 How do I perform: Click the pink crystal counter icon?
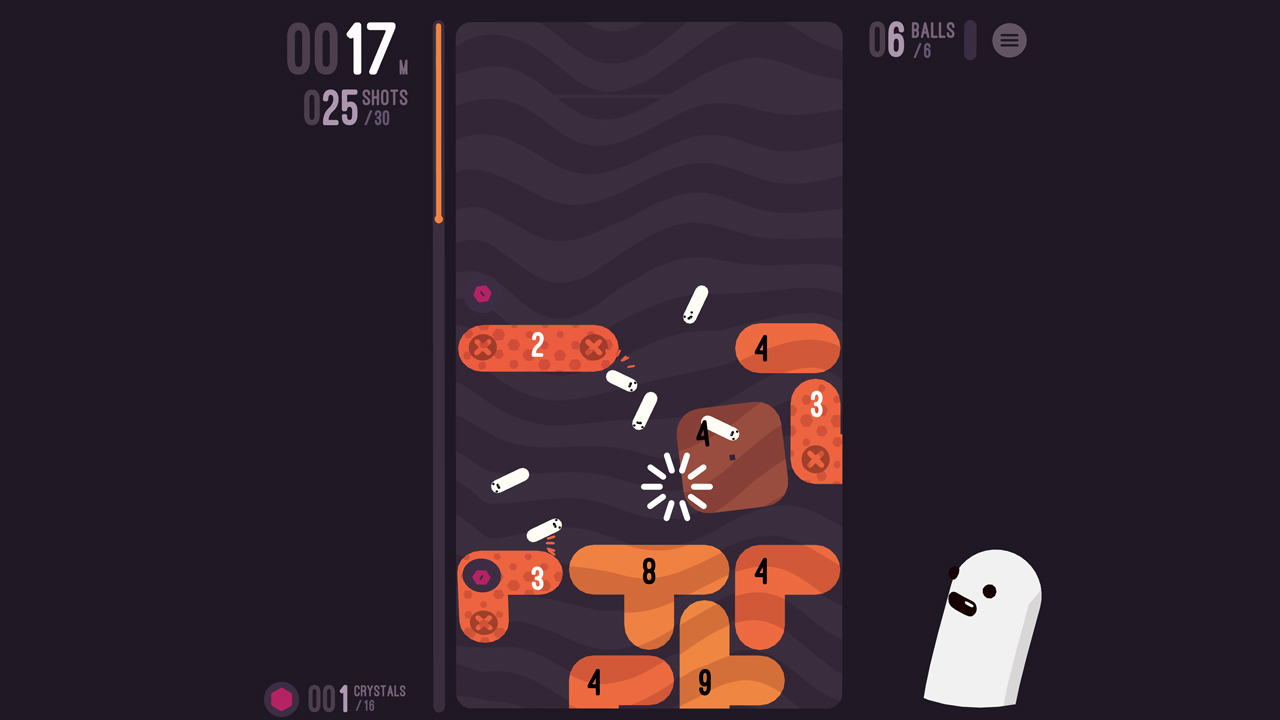282,699
